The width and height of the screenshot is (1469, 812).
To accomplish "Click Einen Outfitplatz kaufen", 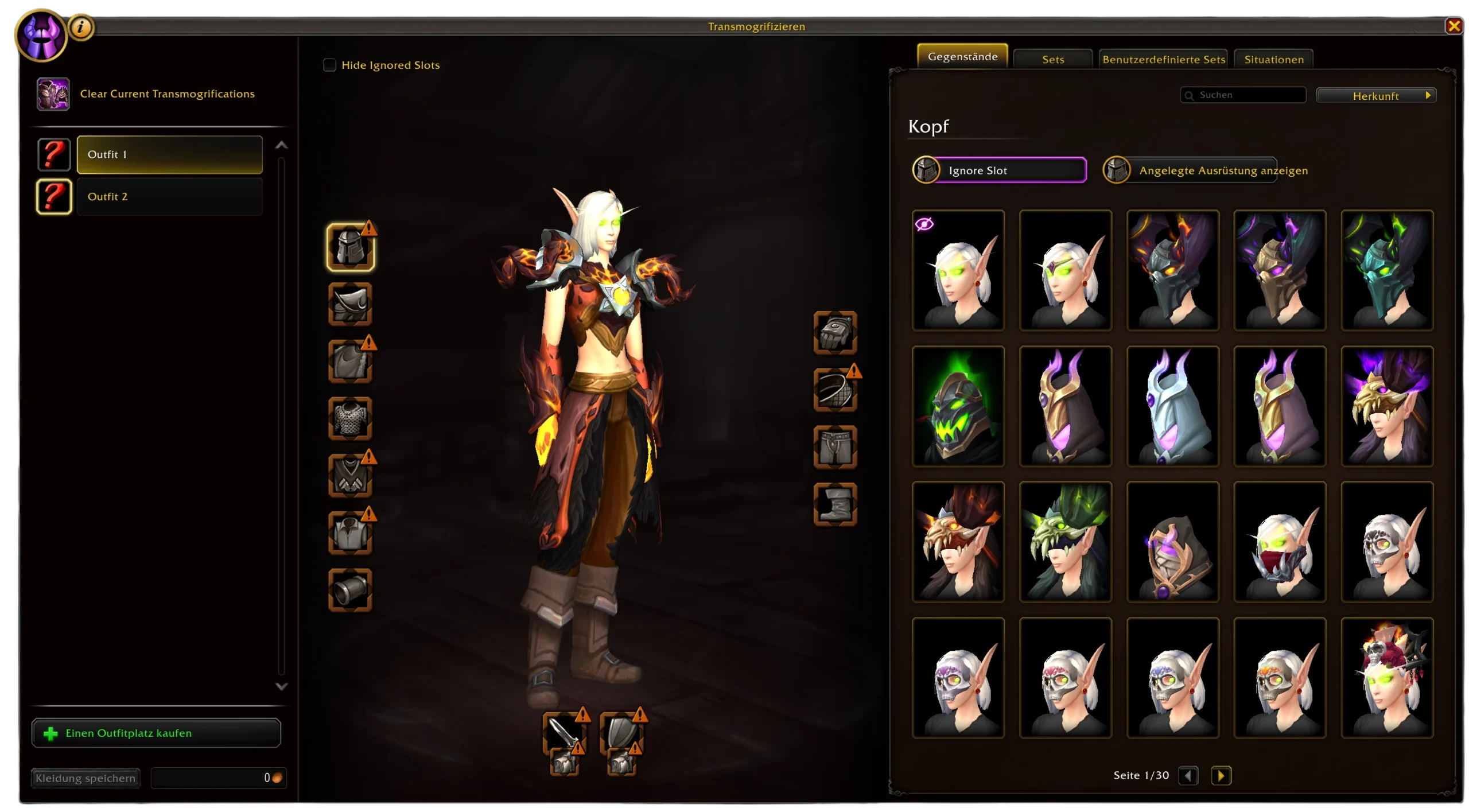I will click(155, 733).
